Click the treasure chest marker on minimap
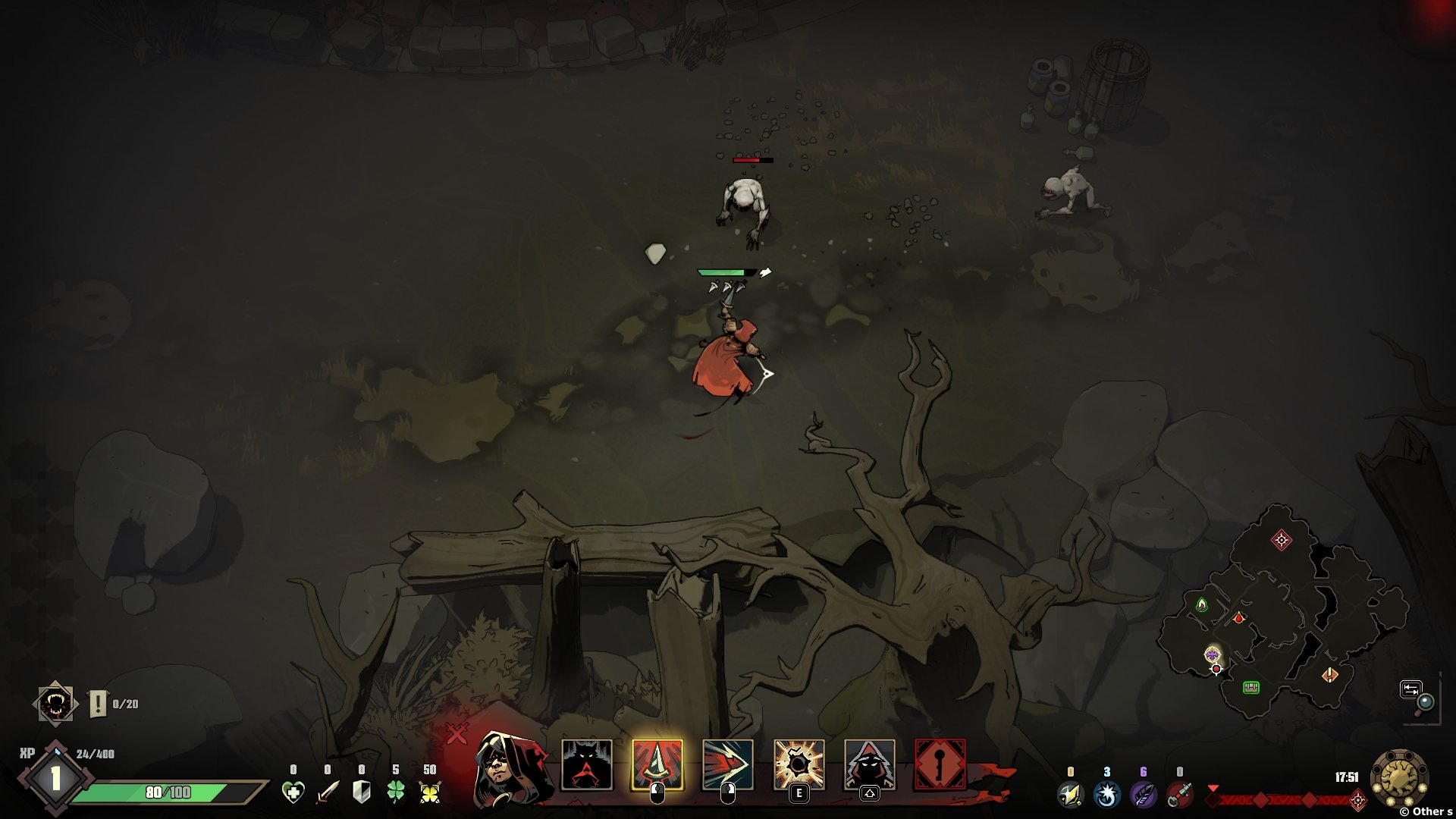 1251,687
